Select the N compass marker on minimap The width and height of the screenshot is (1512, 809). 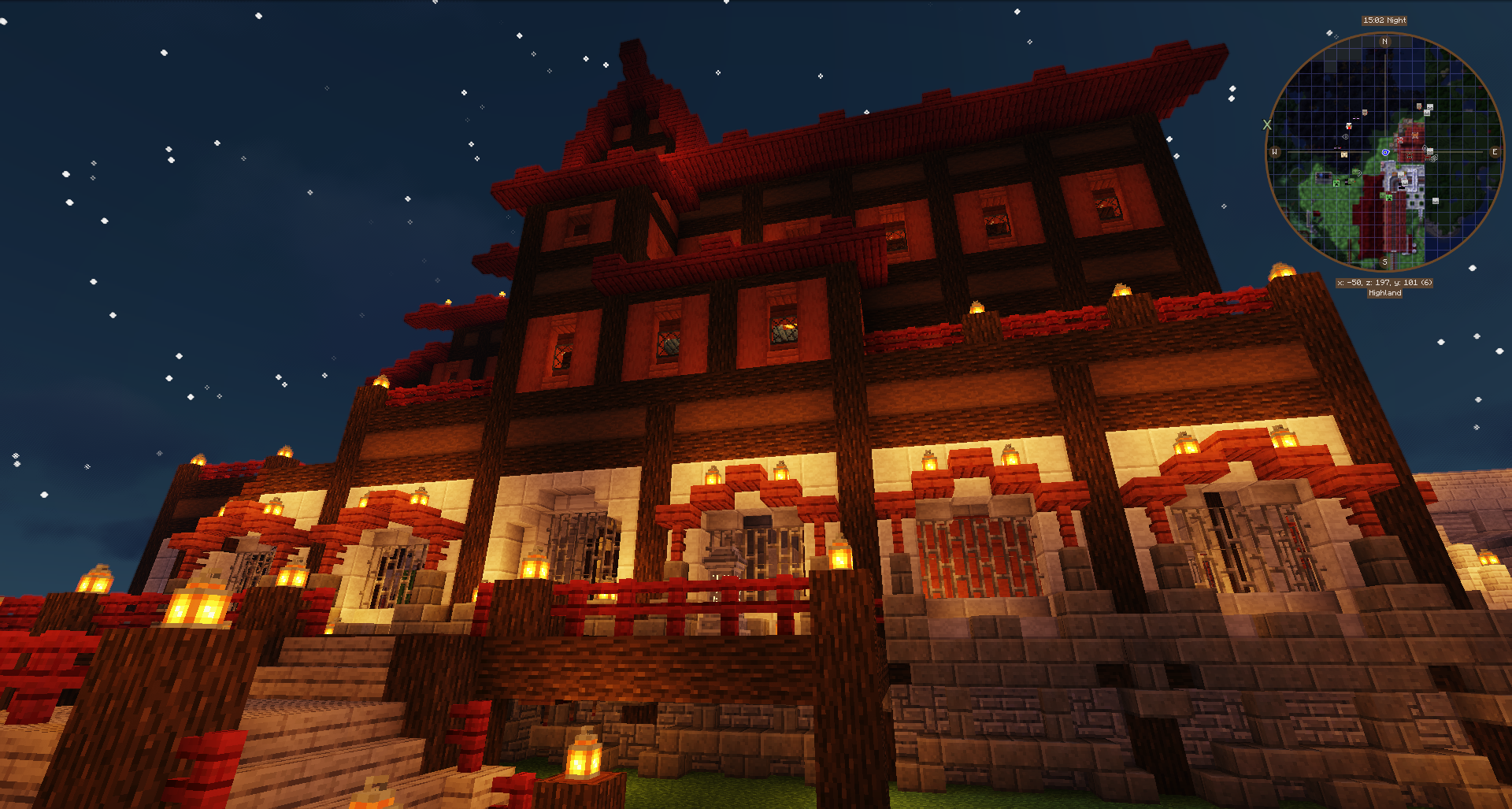click(x=1384, y=42)
